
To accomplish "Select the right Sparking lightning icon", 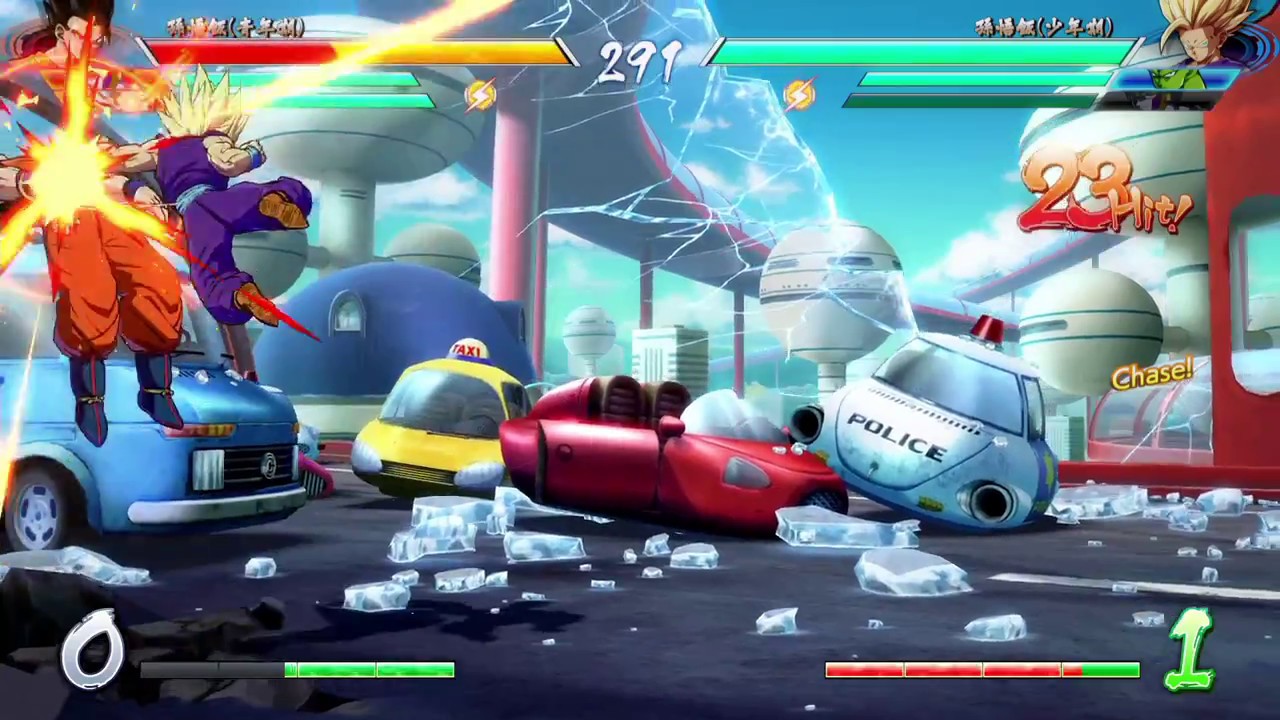I will coord(799,95).
